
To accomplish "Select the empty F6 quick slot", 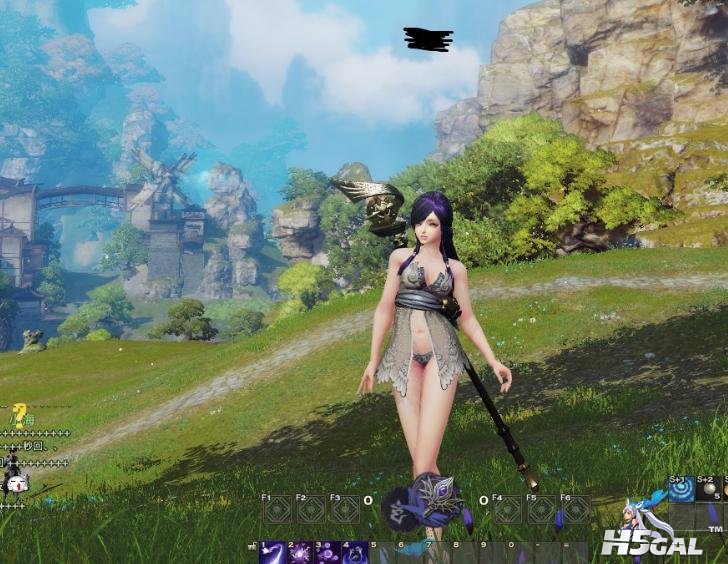I will click(x=574, y=510).
